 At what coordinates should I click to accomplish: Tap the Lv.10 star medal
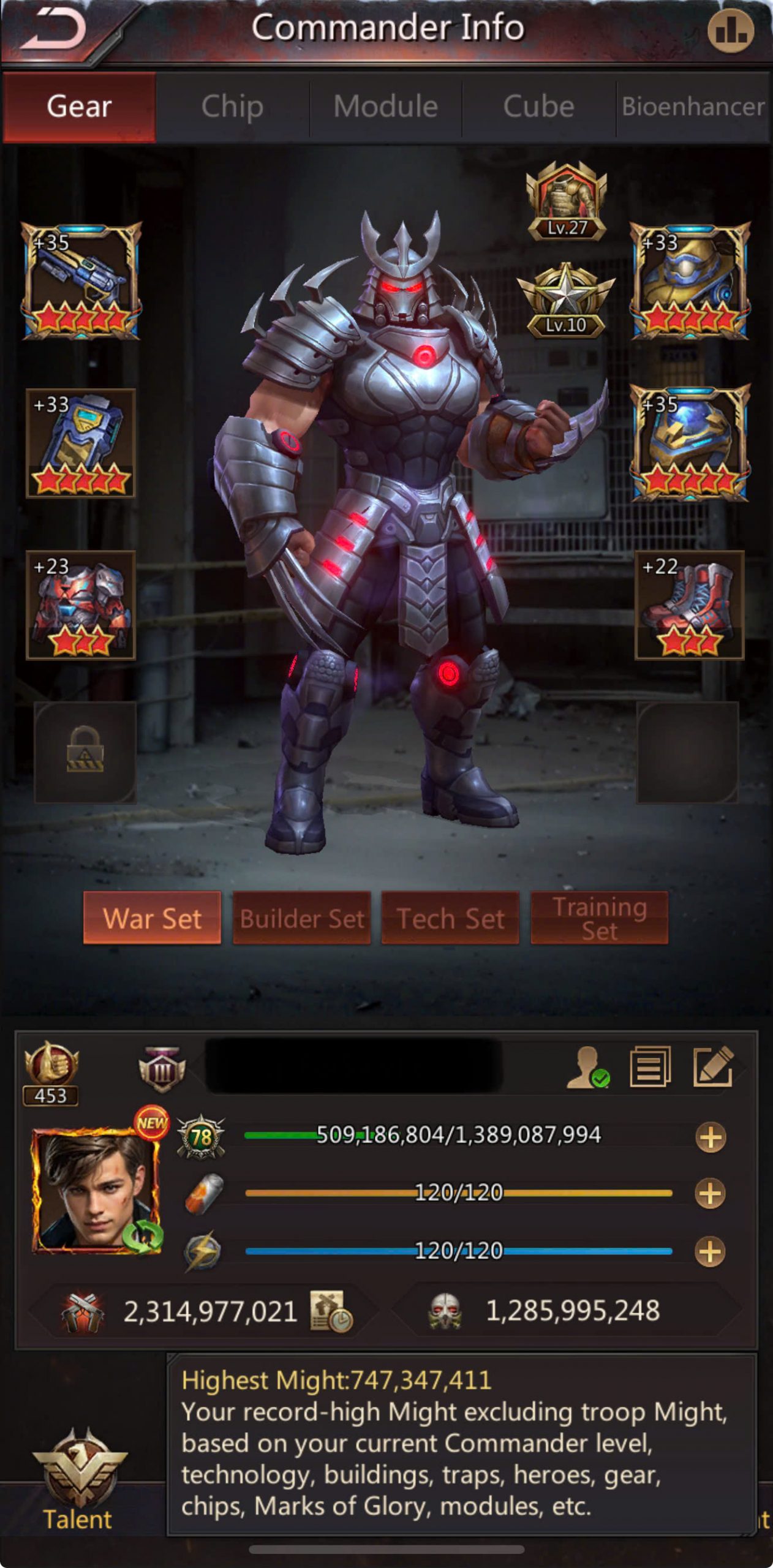pos(566,301)
